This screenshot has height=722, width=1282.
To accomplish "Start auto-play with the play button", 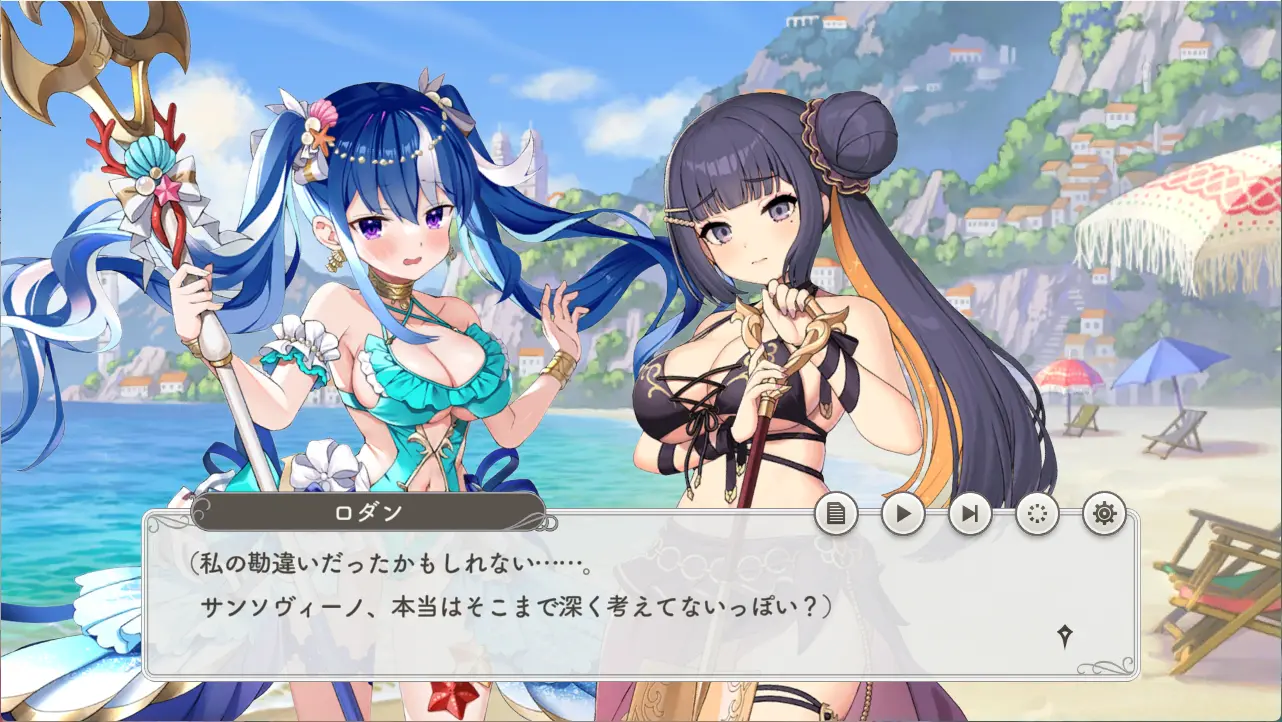I will [x=903, y=515].
